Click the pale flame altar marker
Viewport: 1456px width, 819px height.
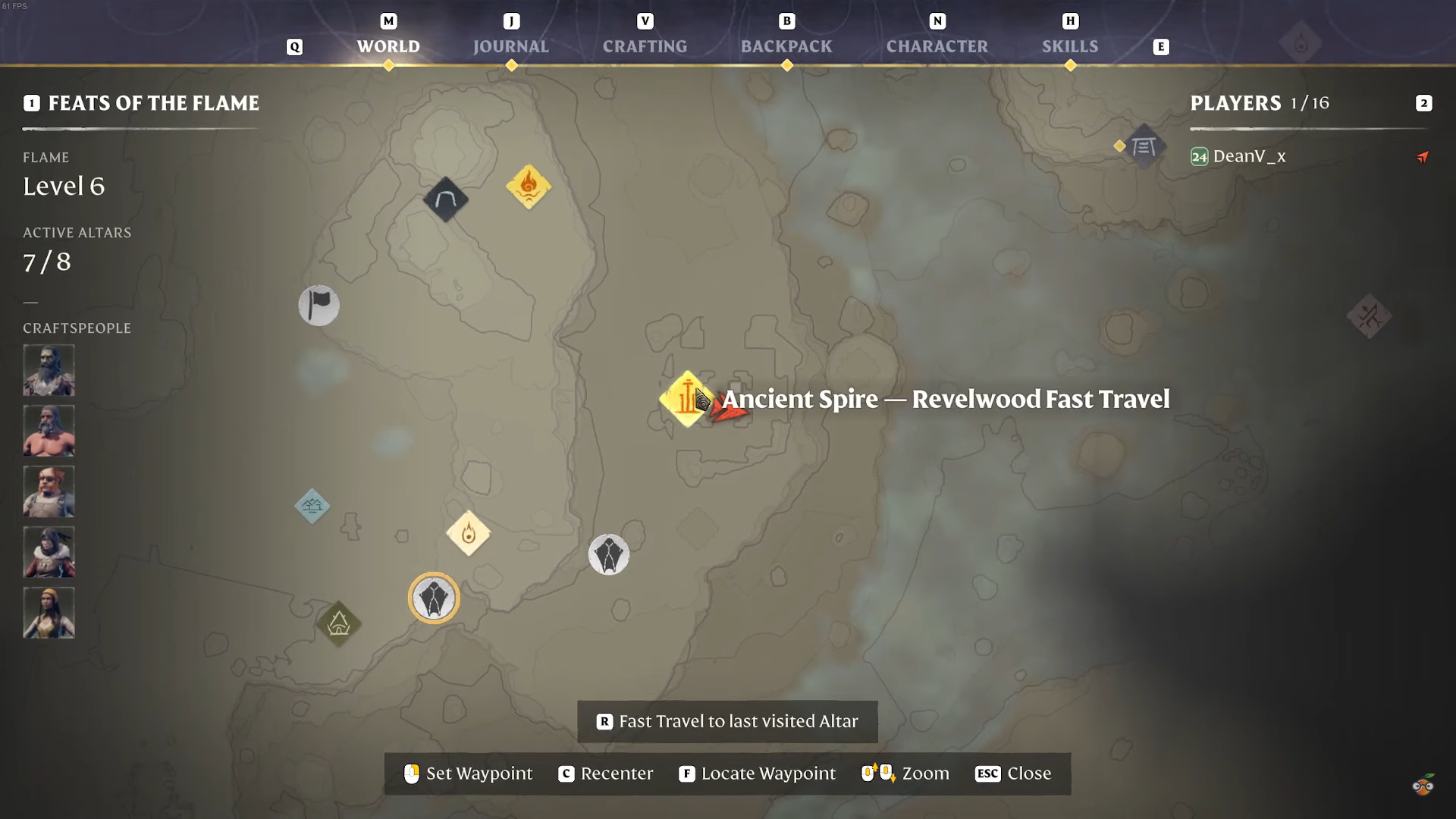coord(469,533)
